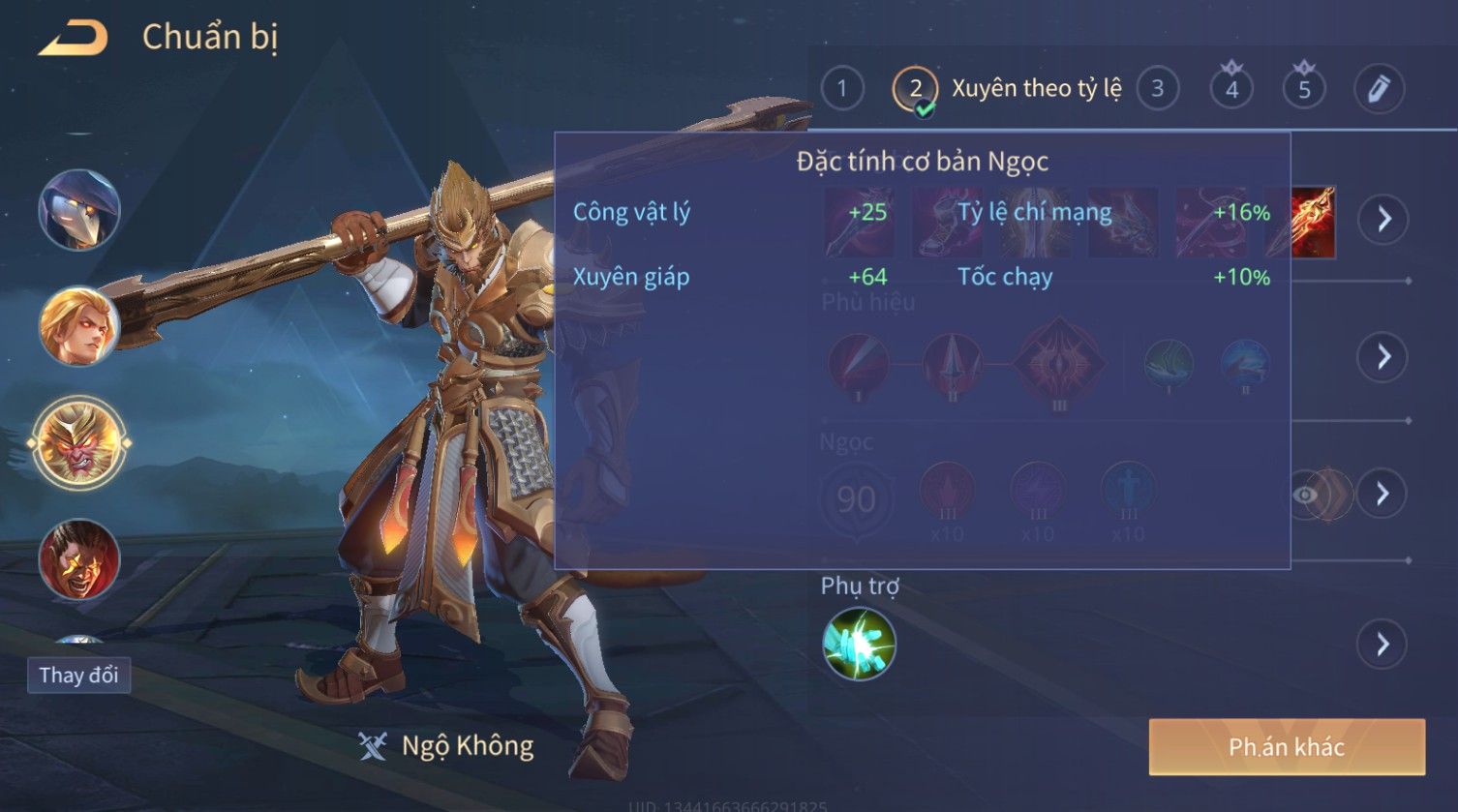This screenshot has width=1458, height=812.
Task: Open the Phụ trợ section arrow
Action: pos(1383,644)
